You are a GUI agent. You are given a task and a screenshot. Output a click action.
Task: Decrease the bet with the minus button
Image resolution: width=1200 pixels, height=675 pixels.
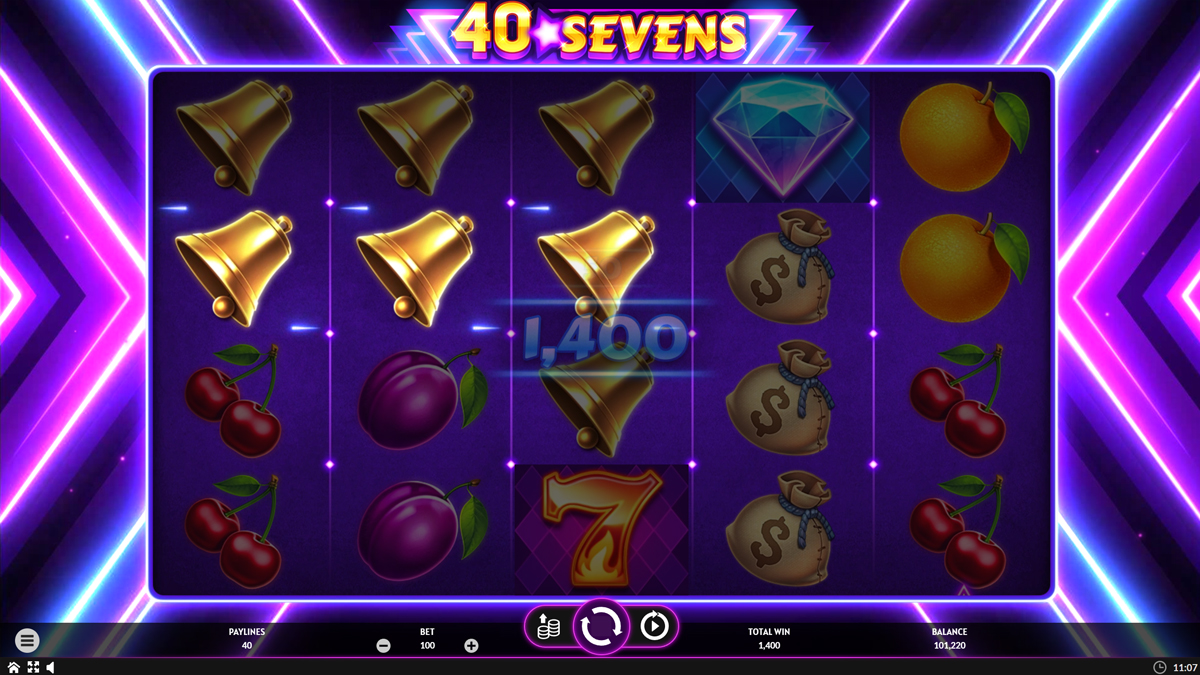coord(383,646)
